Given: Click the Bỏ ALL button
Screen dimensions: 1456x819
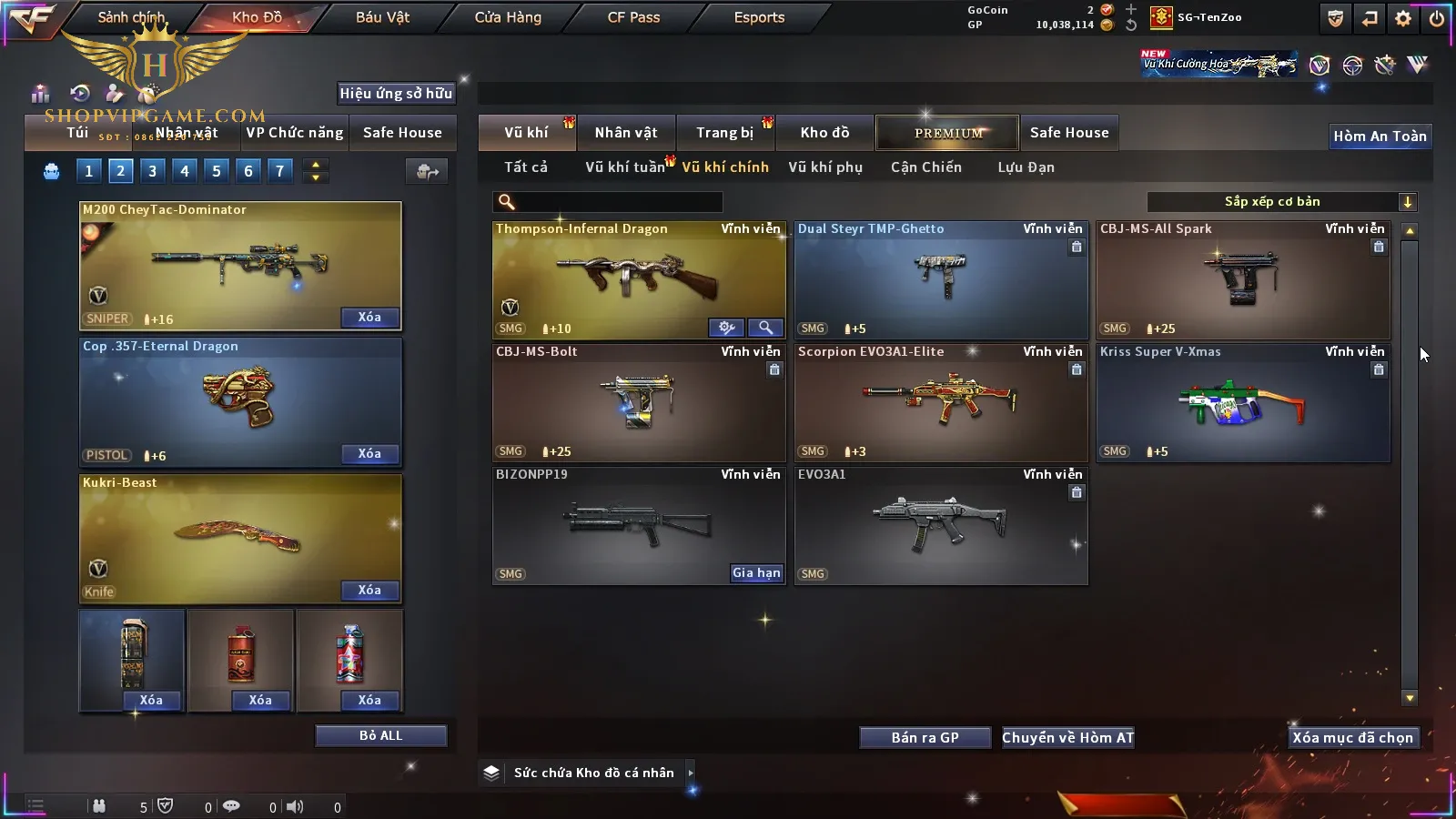Looking at the screenshot, I should (x=380, y=736).
